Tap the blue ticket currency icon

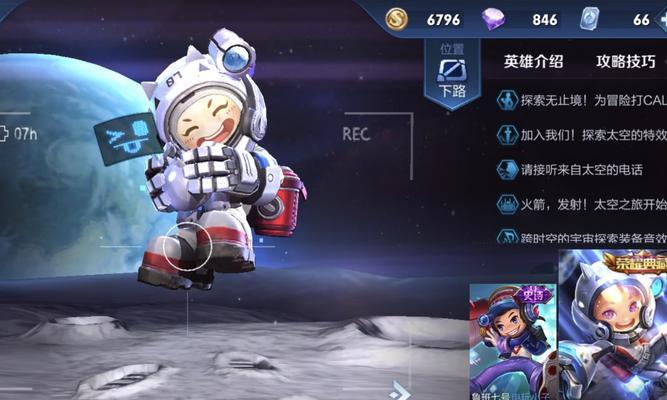point(589,19)
